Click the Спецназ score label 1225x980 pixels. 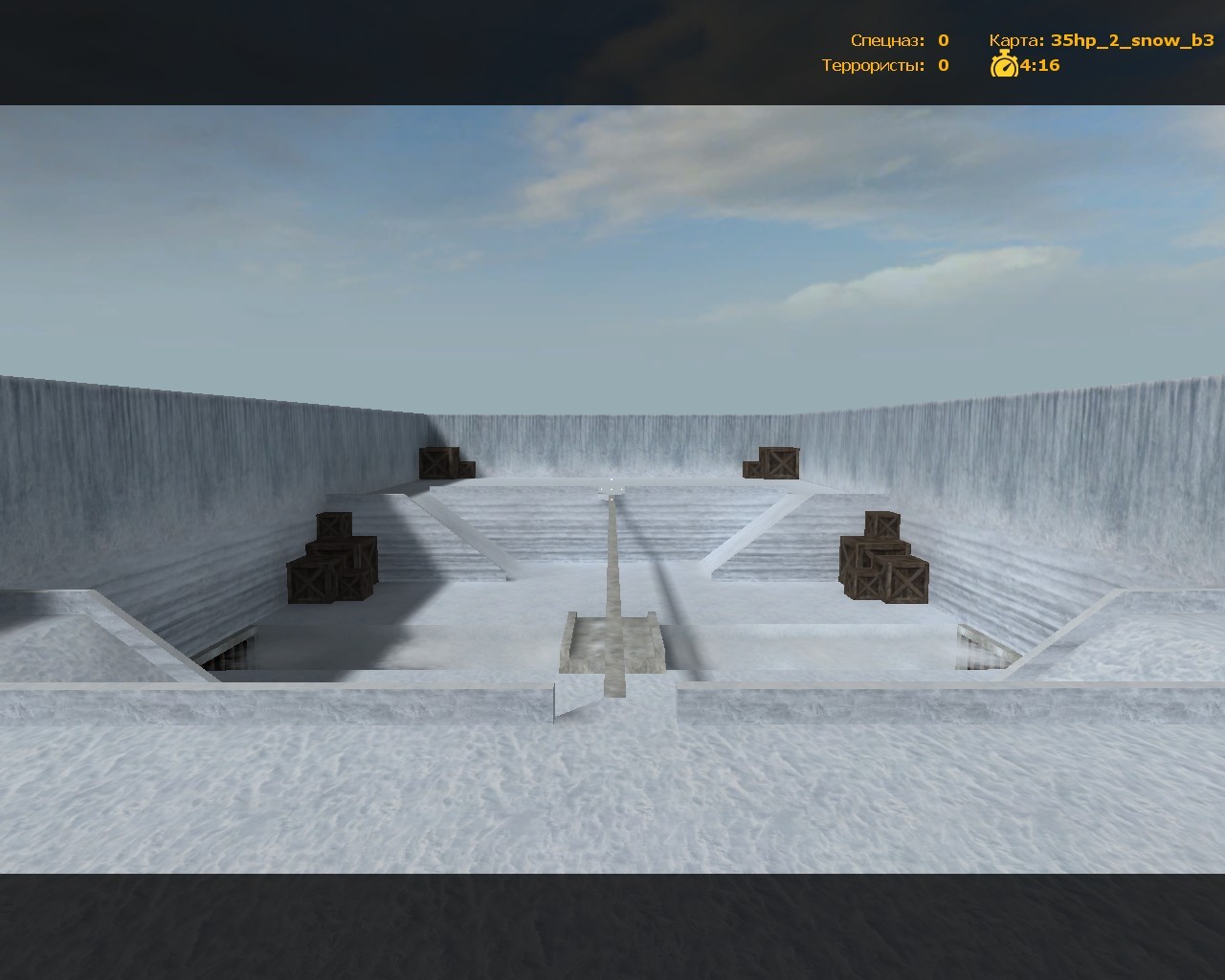pos(885,41)
